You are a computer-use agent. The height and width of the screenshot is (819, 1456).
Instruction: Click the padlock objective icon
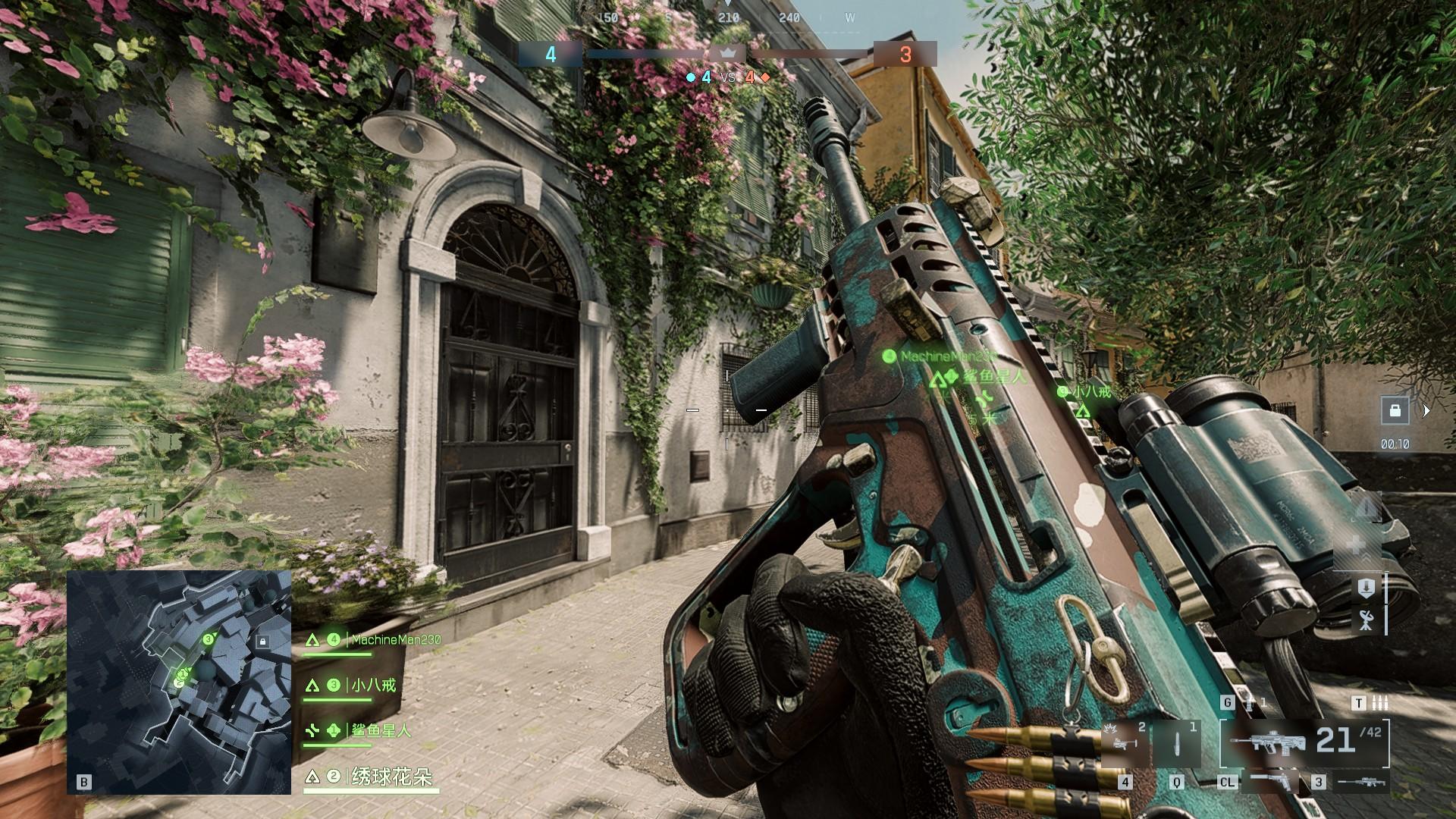1395,410
